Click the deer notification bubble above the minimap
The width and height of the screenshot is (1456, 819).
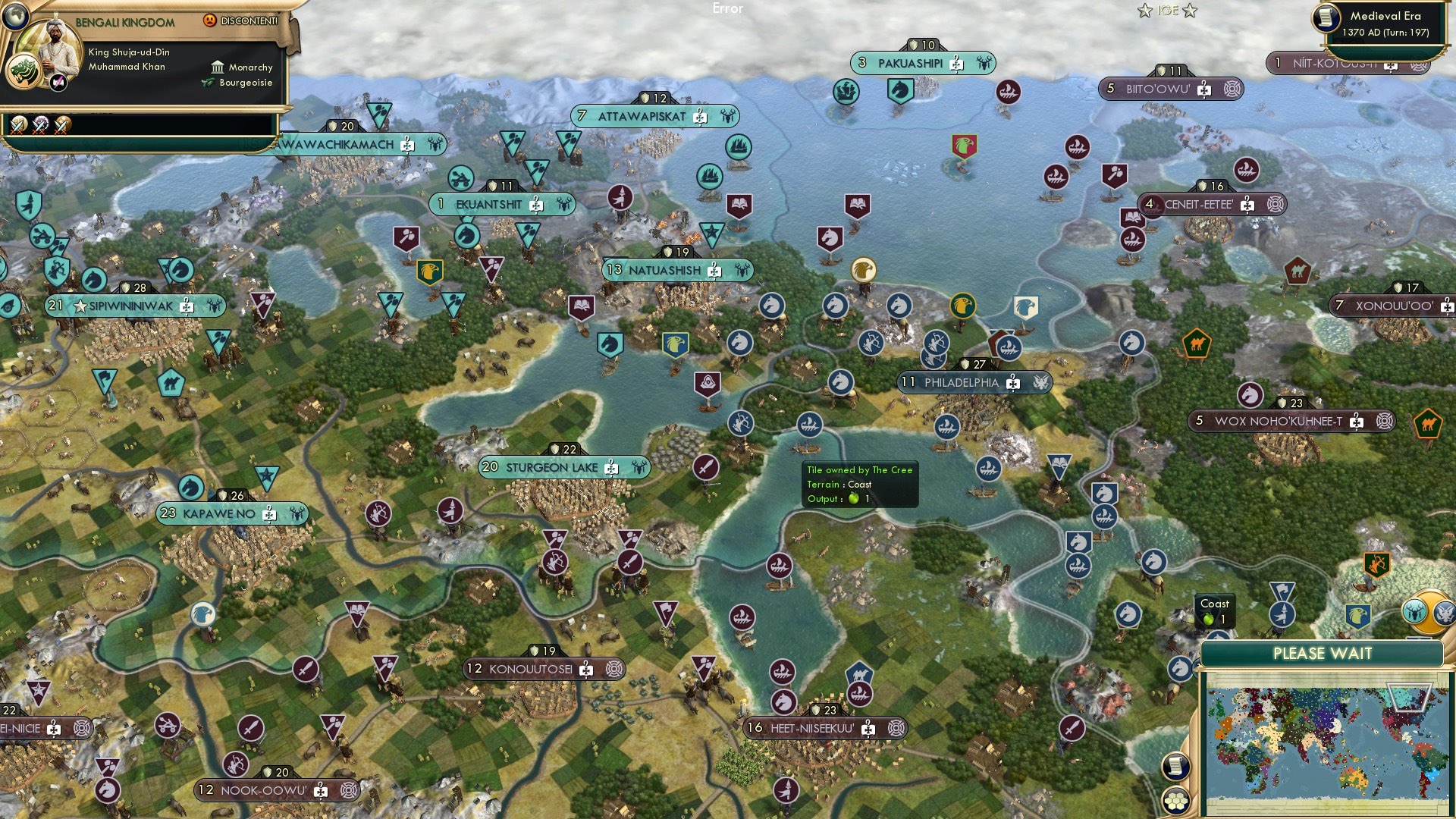1414,610
